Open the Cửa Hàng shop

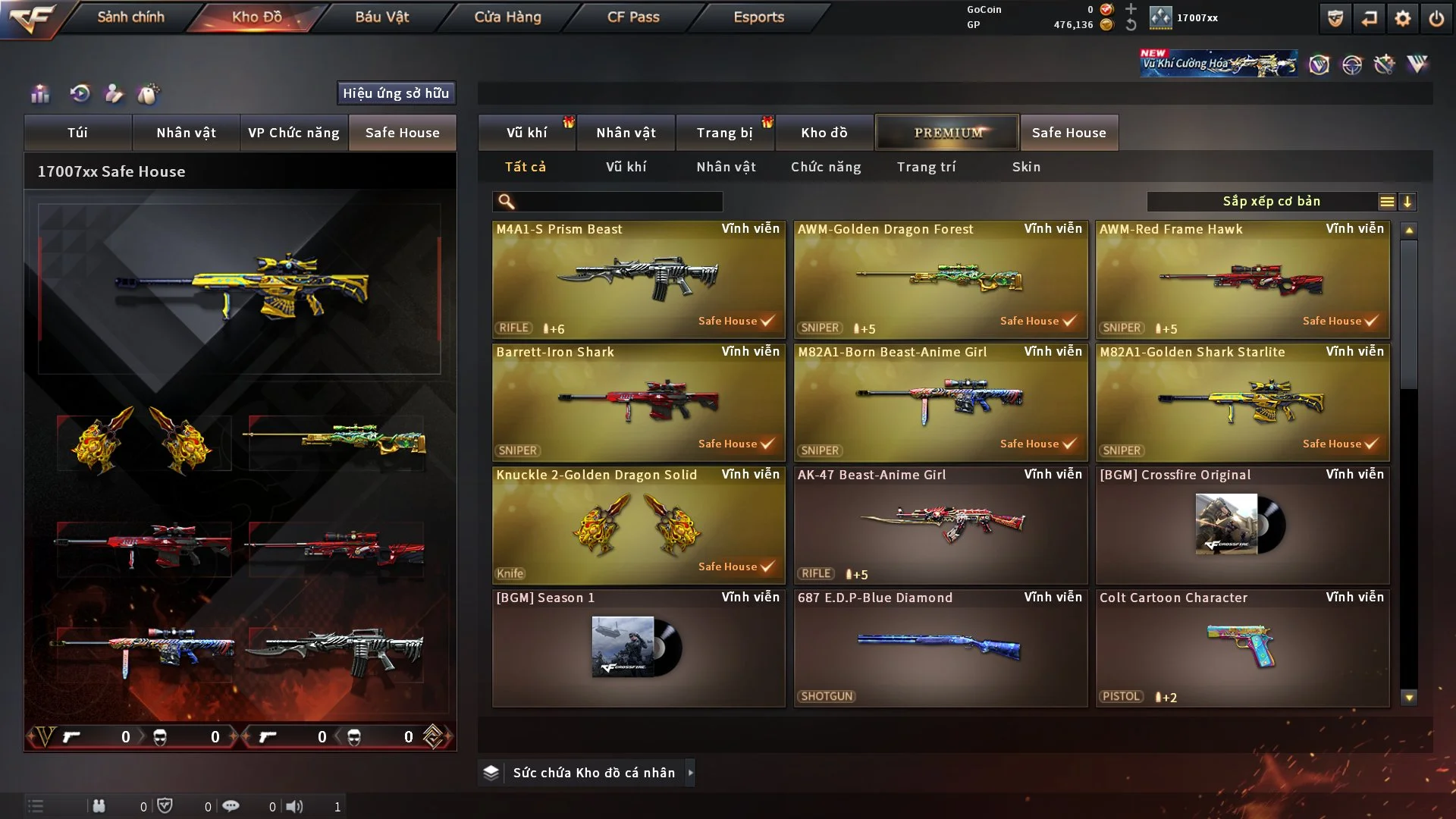tap(507, 17)
